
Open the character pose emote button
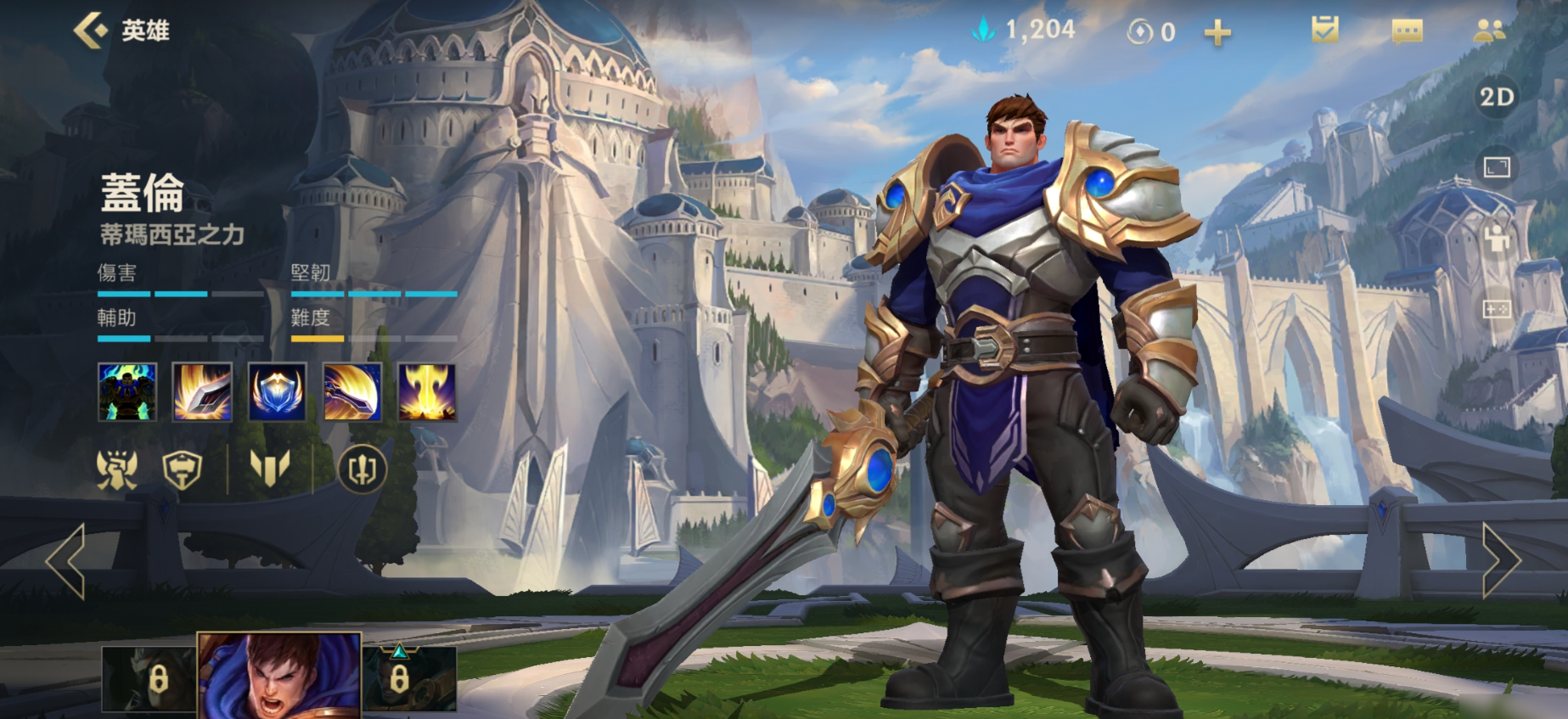(x=1497, y=239)
